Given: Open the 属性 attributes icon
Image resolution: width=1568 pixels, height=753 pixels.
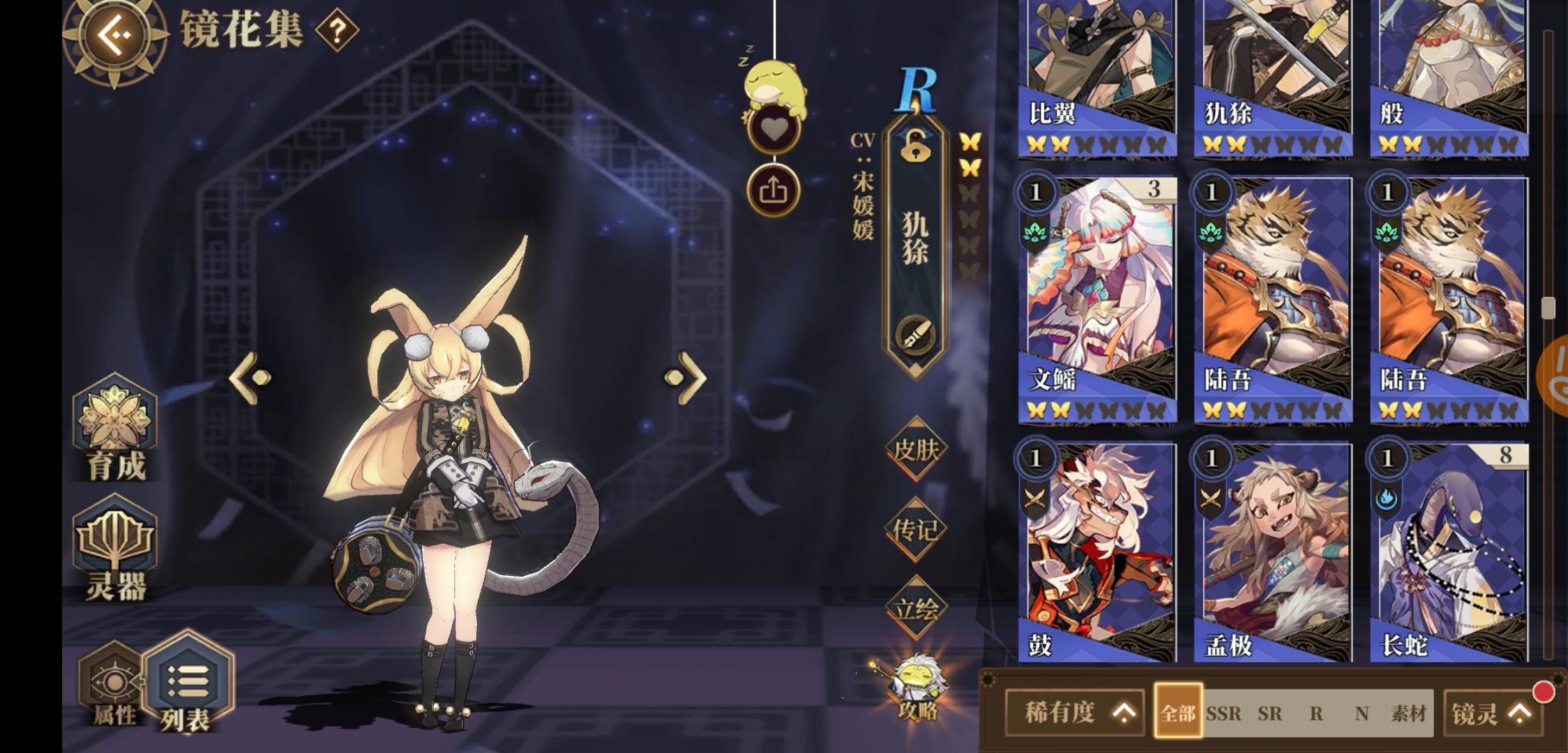Looking at the screenshot, I should [x=112, y=680].
